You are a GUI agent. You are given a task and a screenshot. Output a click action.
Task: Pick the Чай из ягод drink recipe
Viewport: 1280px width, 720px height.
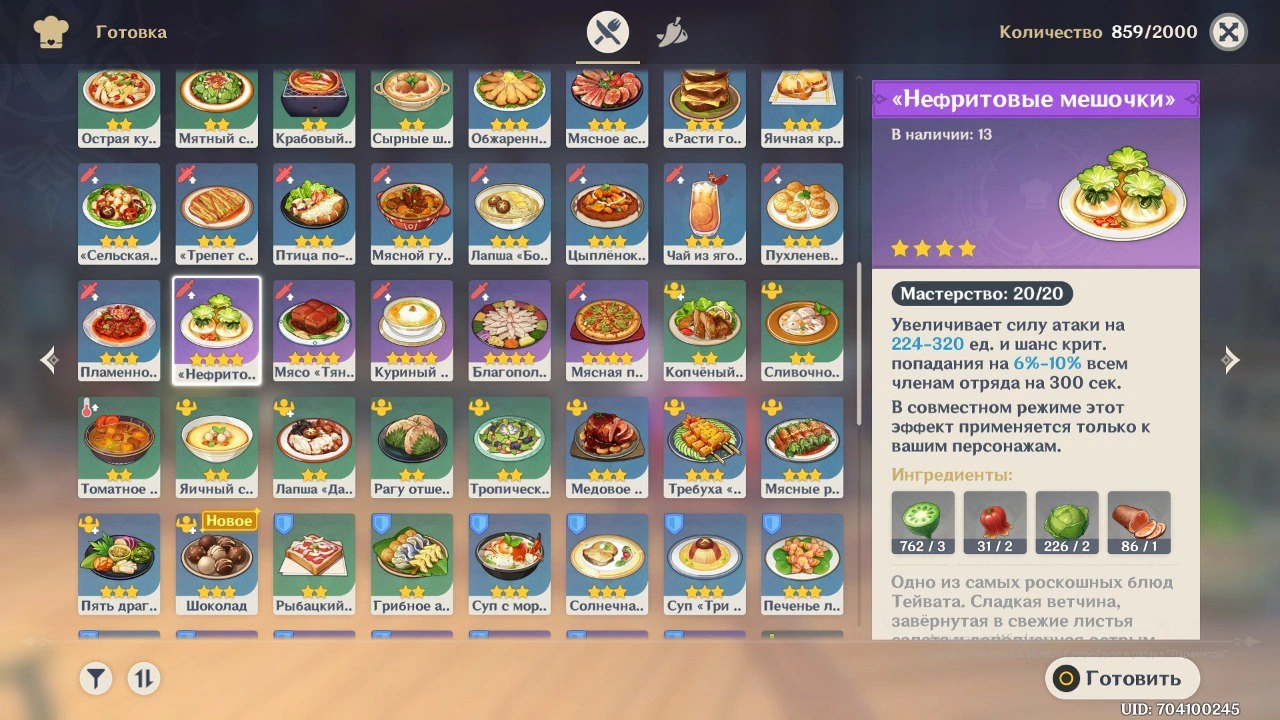click(704, 214)
